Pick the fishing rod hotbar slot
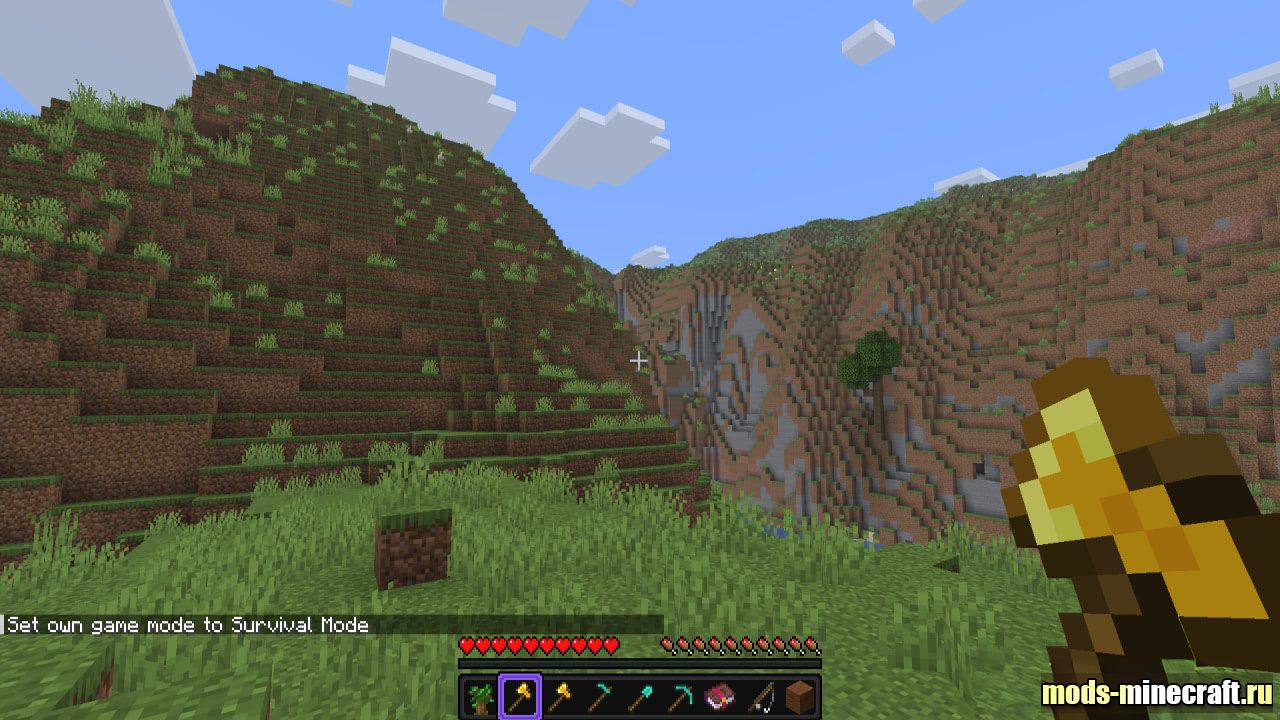 760,696
